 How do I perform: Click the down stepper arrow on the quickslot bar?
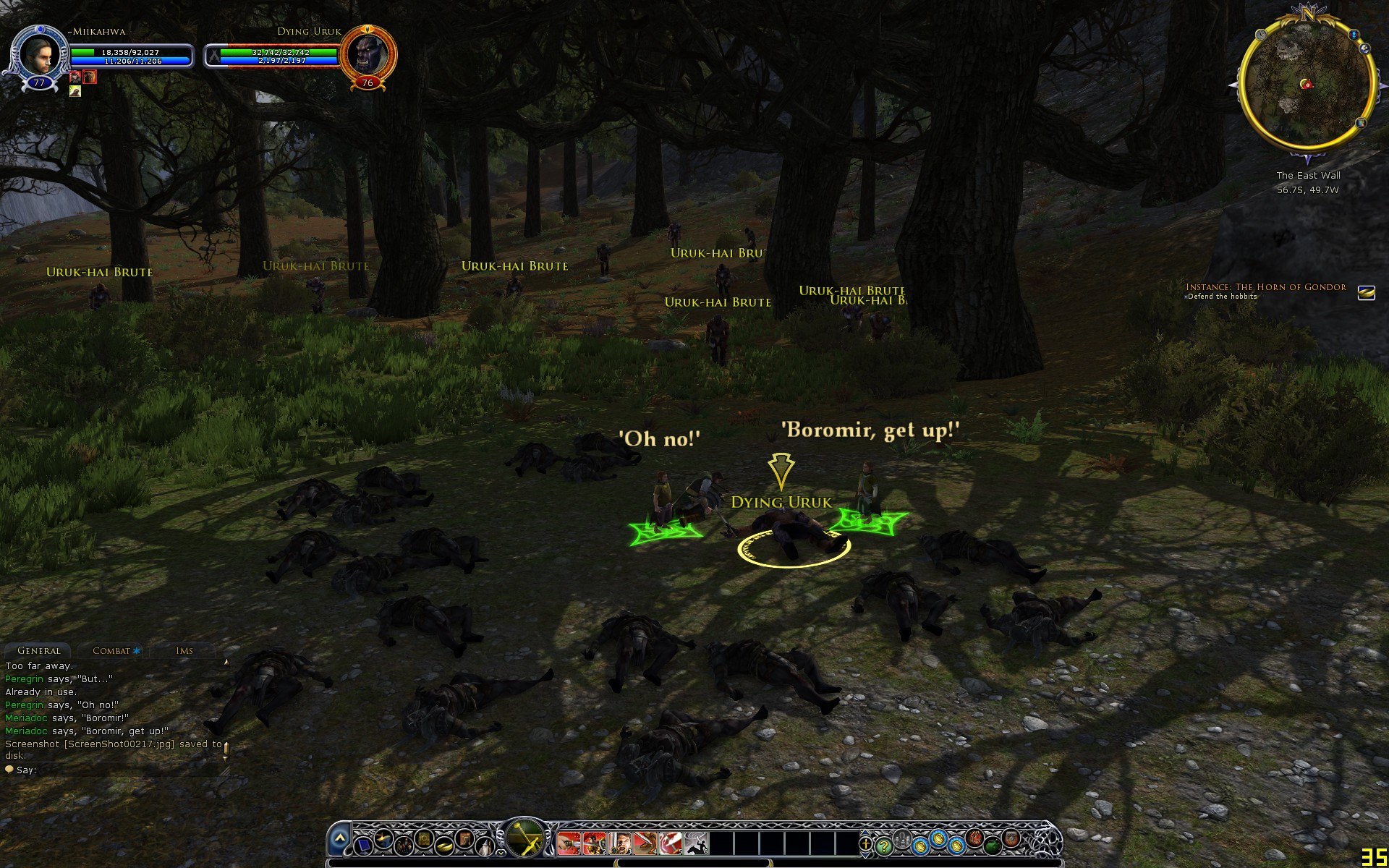point(866,856)
